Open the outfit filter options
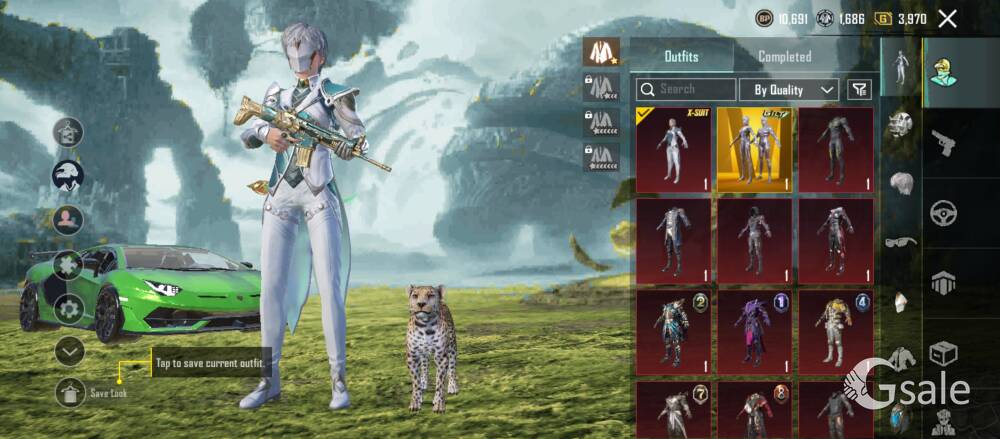This screenshot has width=1000, height=439. pyautogui.click(x=859, y=89)
